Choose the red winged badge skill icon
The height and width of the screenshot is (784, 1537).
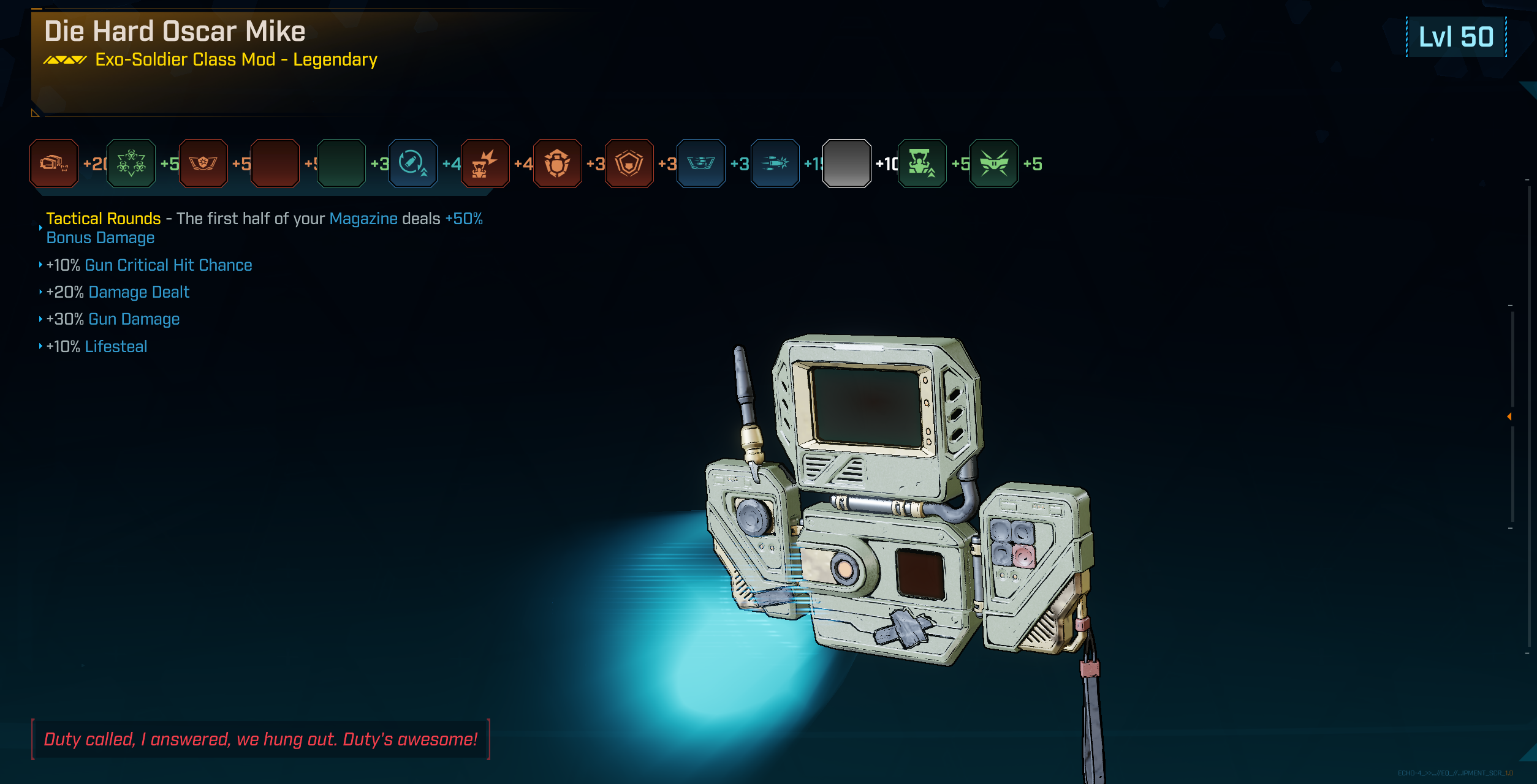[203, 164]
